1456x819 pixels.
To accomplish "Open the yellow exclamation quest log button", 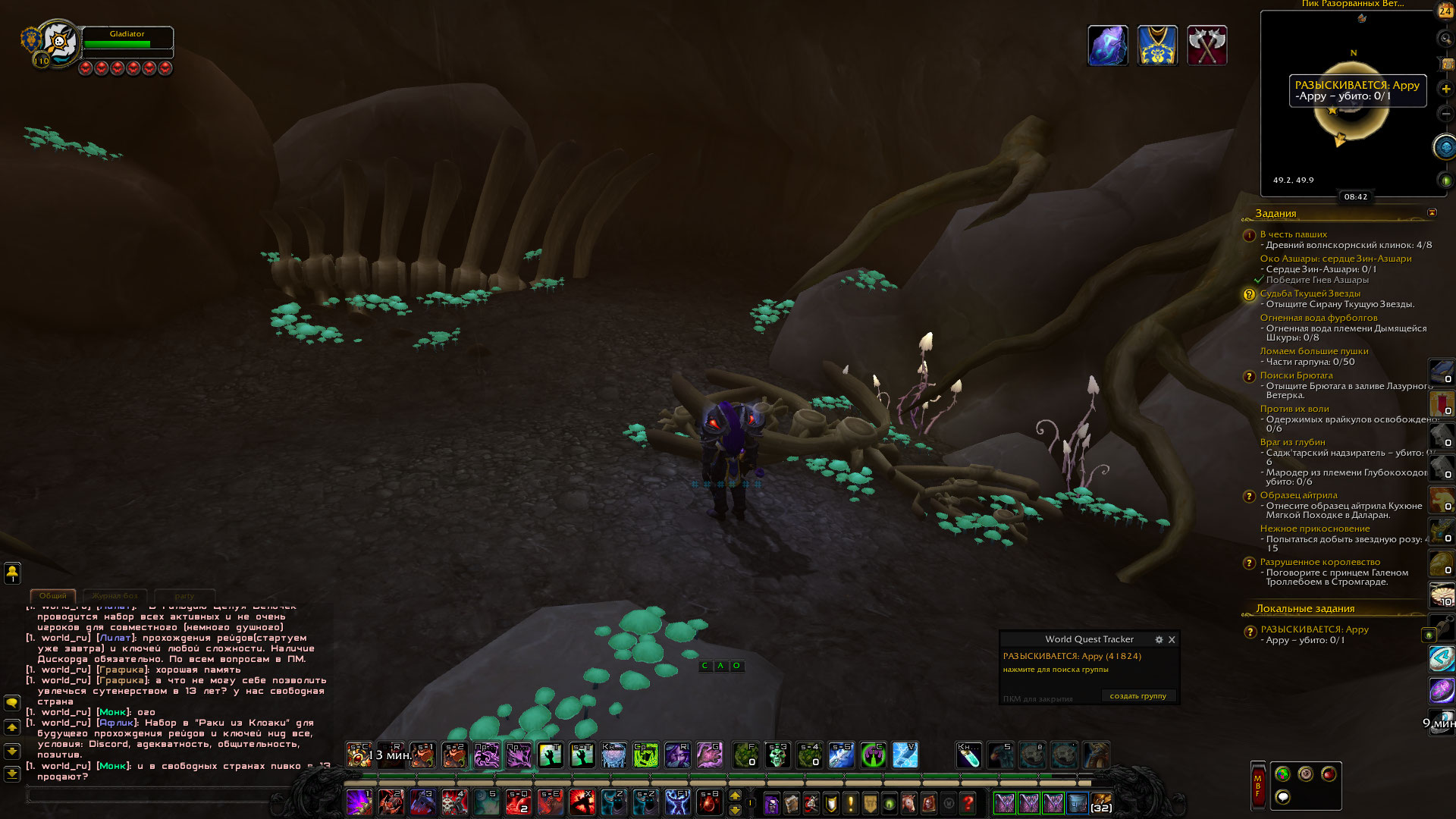I will (851, 802).
